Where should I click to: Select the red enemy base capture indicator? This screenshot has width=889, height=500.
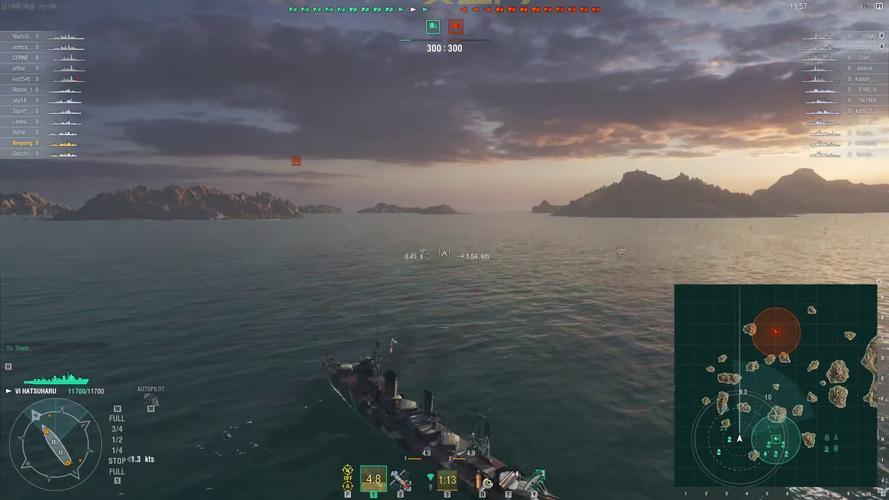(x=456, y=27)
